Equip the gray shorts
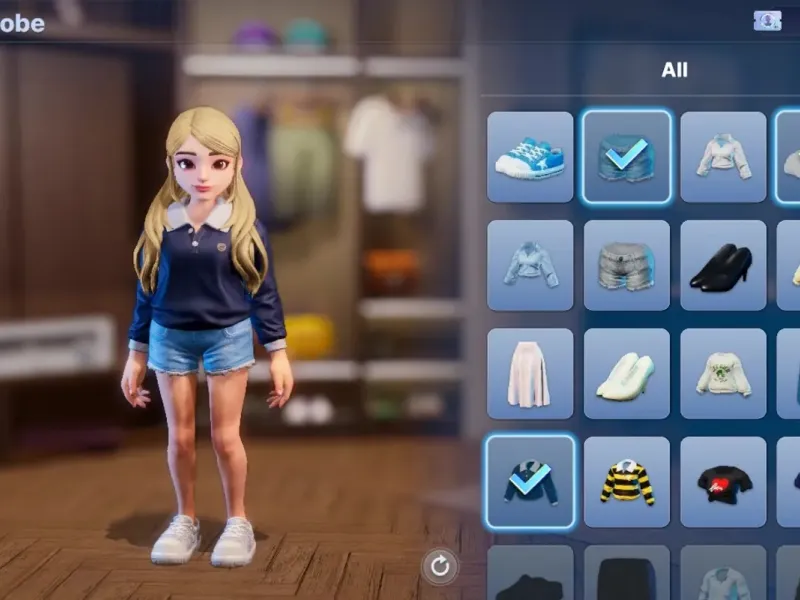 click(x=627, y=265)
